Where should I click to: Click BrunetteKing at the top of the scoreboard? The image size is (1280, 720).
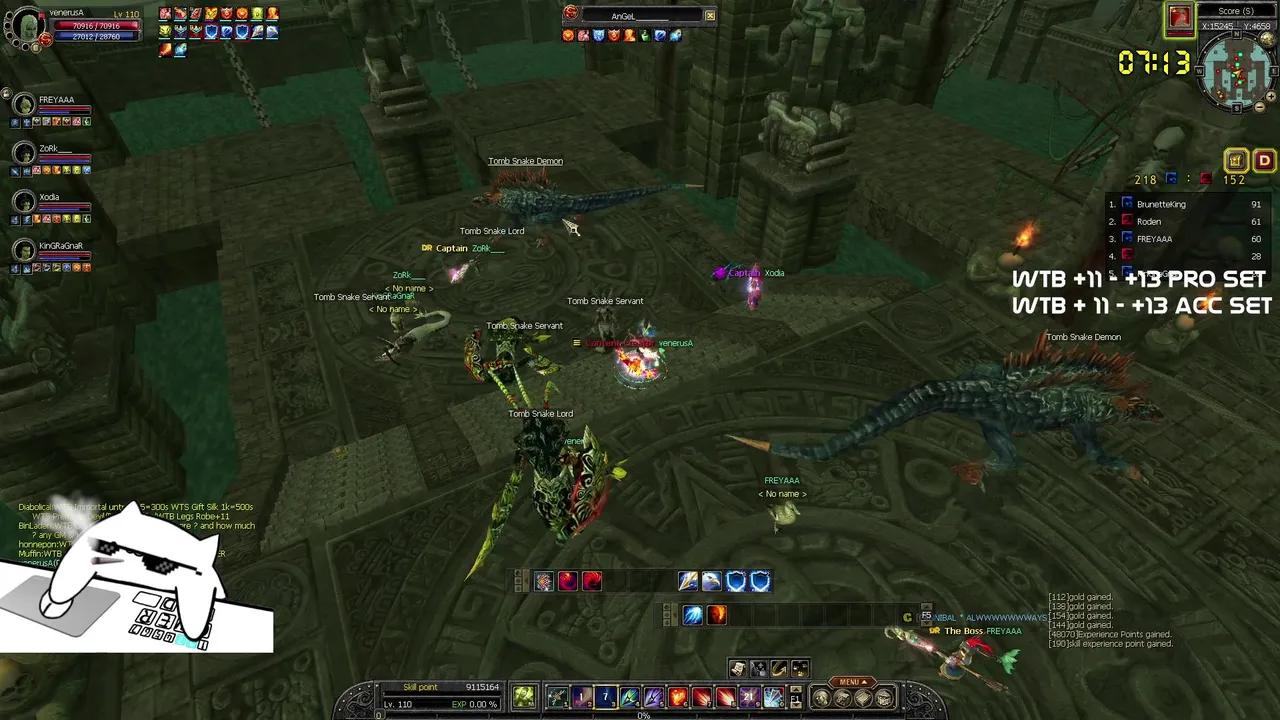1162,204
